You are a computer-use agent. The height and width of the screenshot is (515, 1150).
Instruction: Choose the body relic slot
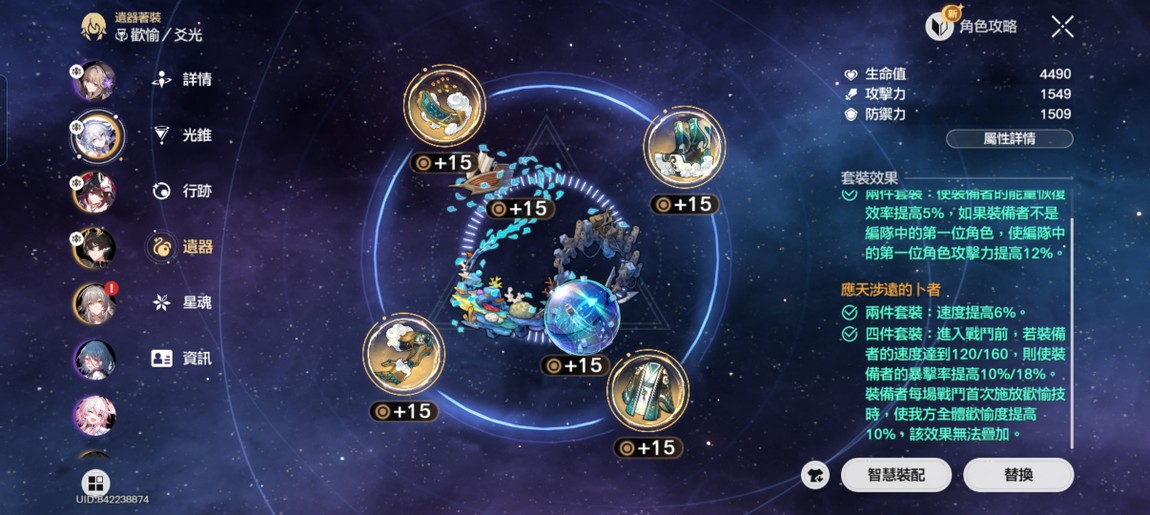coord(404,356)
